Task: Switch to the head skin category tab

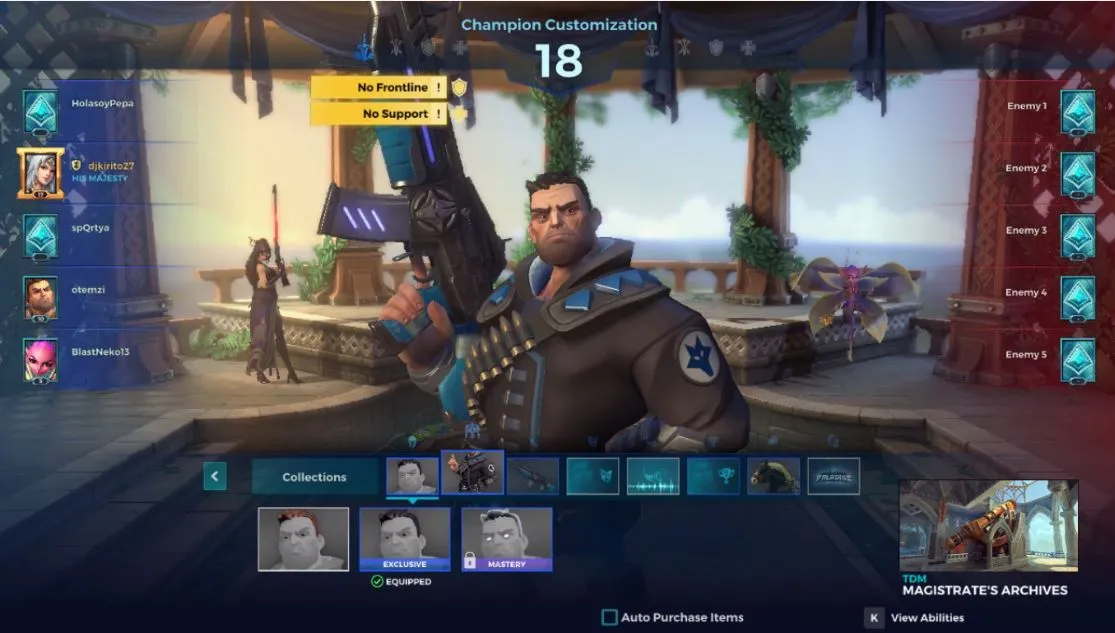Action: coord(412,476)
